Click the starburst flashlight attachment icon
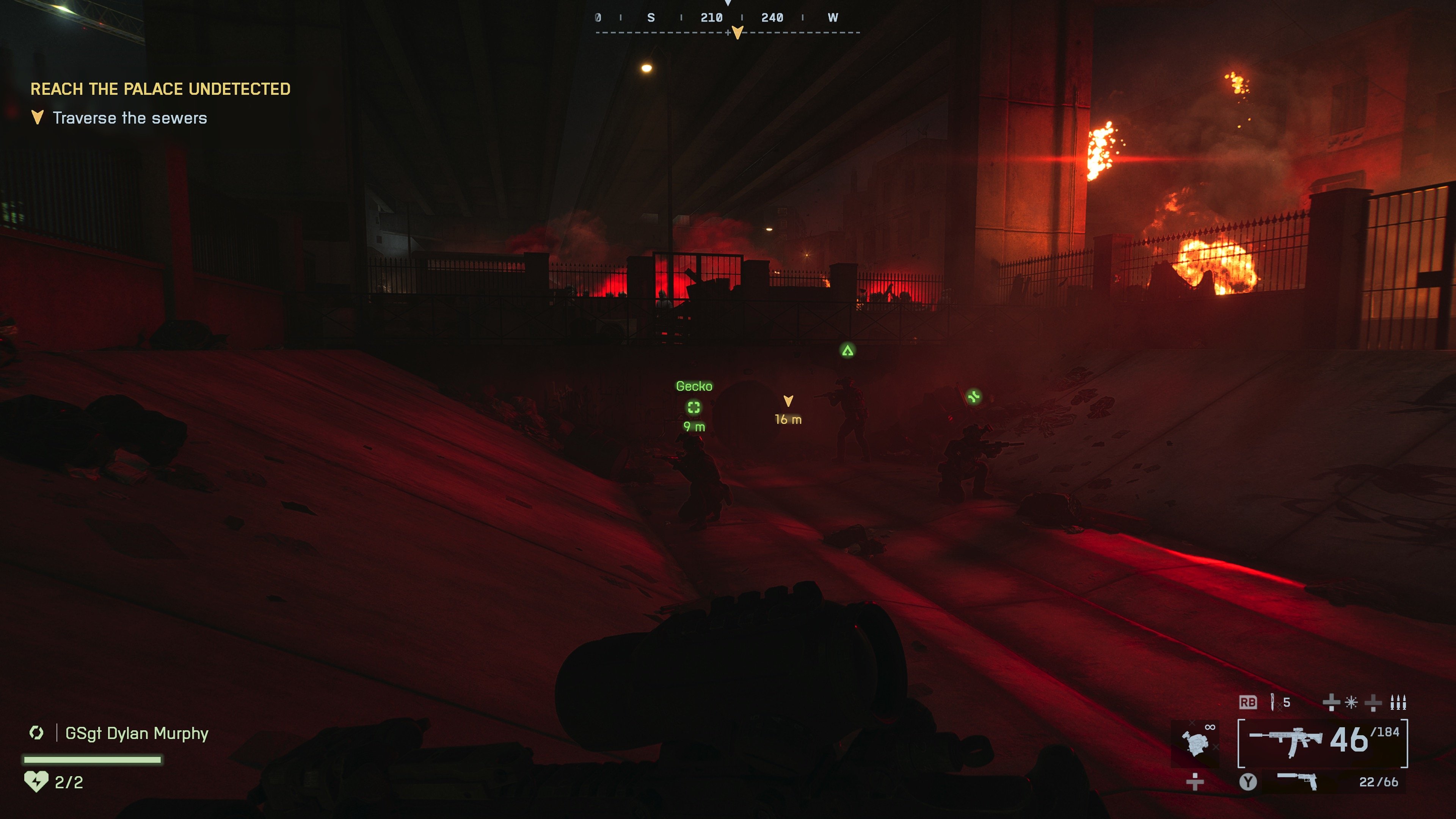The height and width of the screenshot is (819, 1456). [1351, 703]
